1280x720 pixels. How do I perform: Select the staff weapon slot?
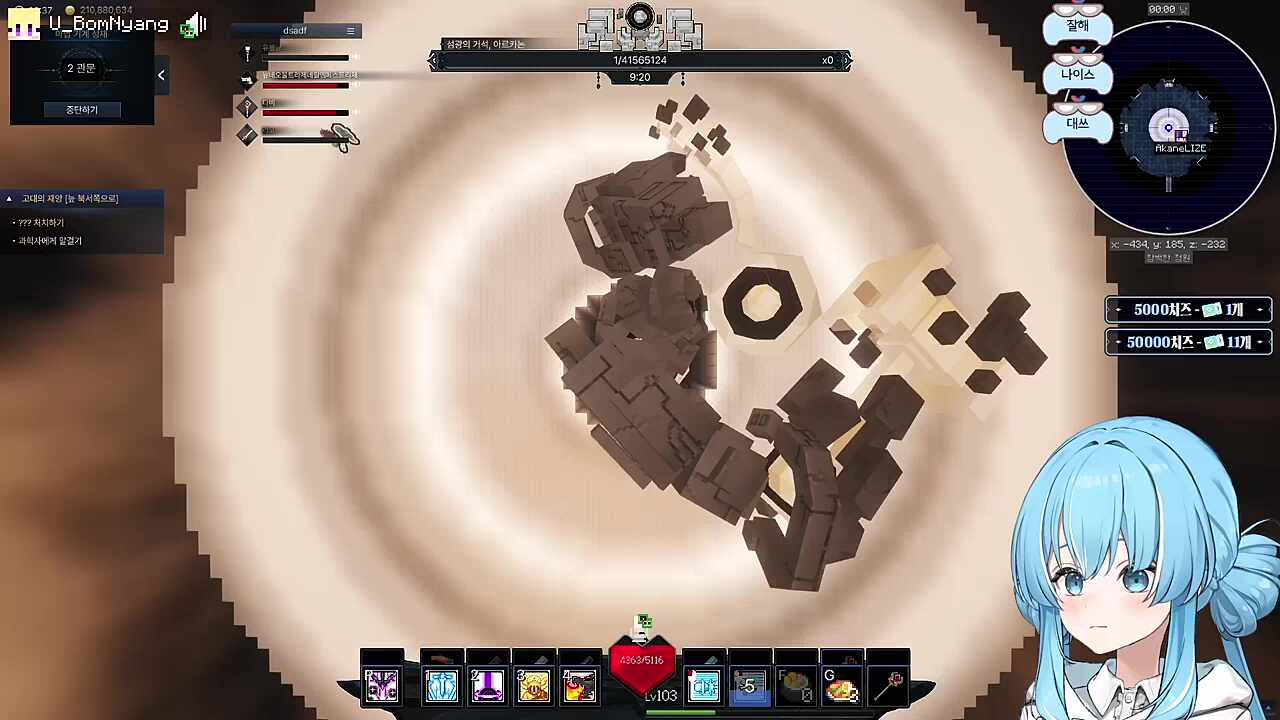tap(889, 685)
